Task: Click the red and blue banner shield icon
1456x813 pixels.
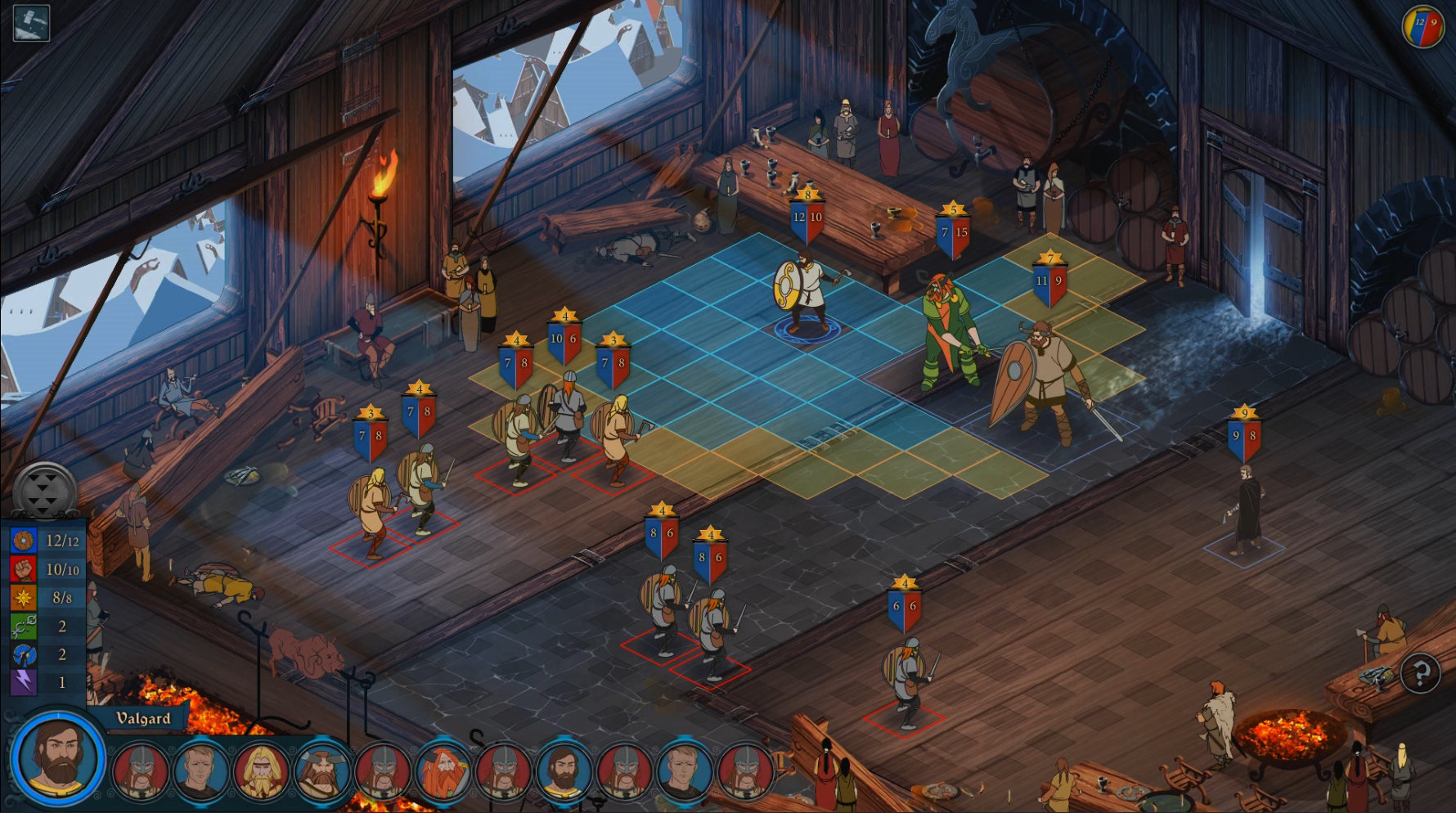Action: pos(1423,26)
